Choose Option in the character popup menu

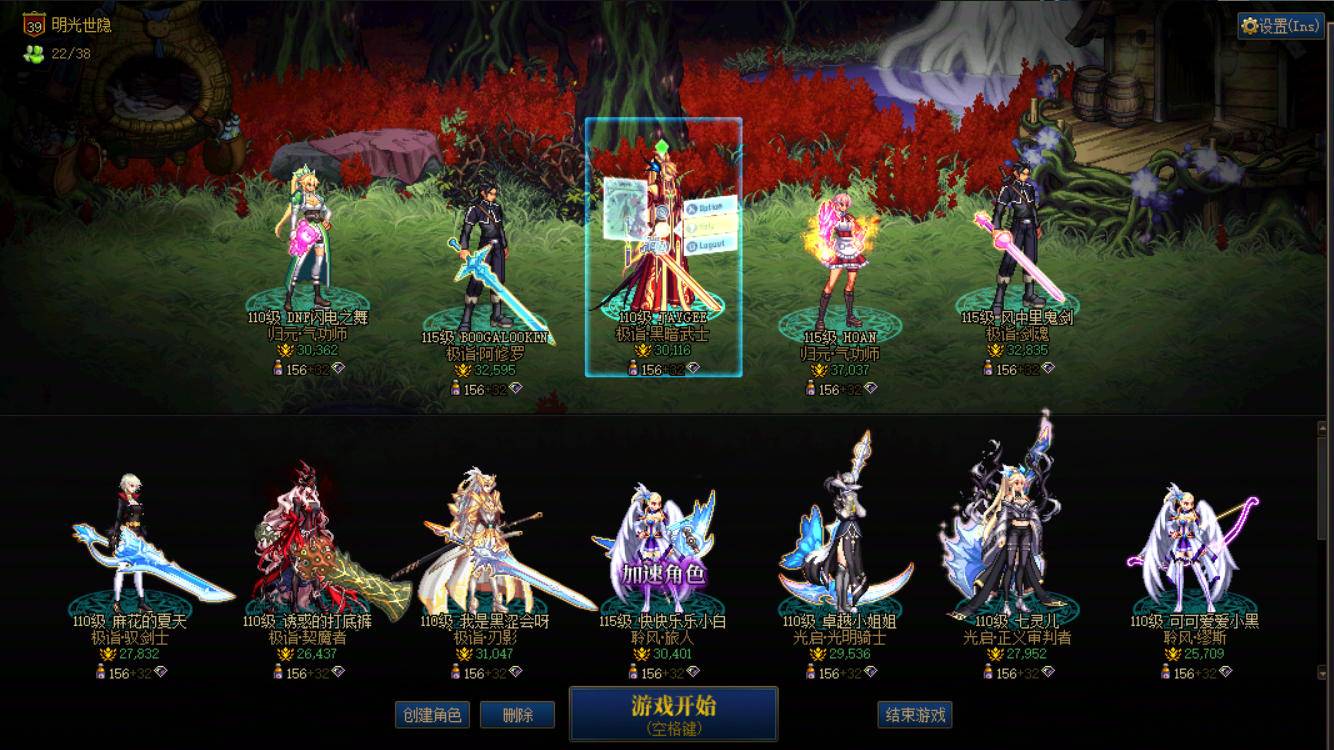click(x=705, y=207)
